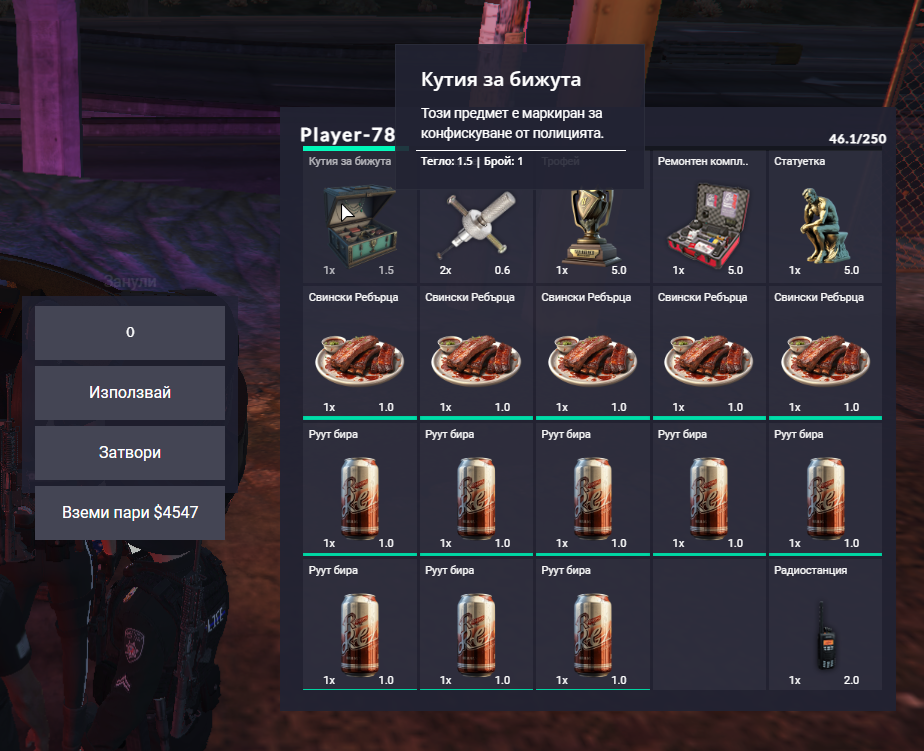Click the Използвай (Use) button

(130, 393)
